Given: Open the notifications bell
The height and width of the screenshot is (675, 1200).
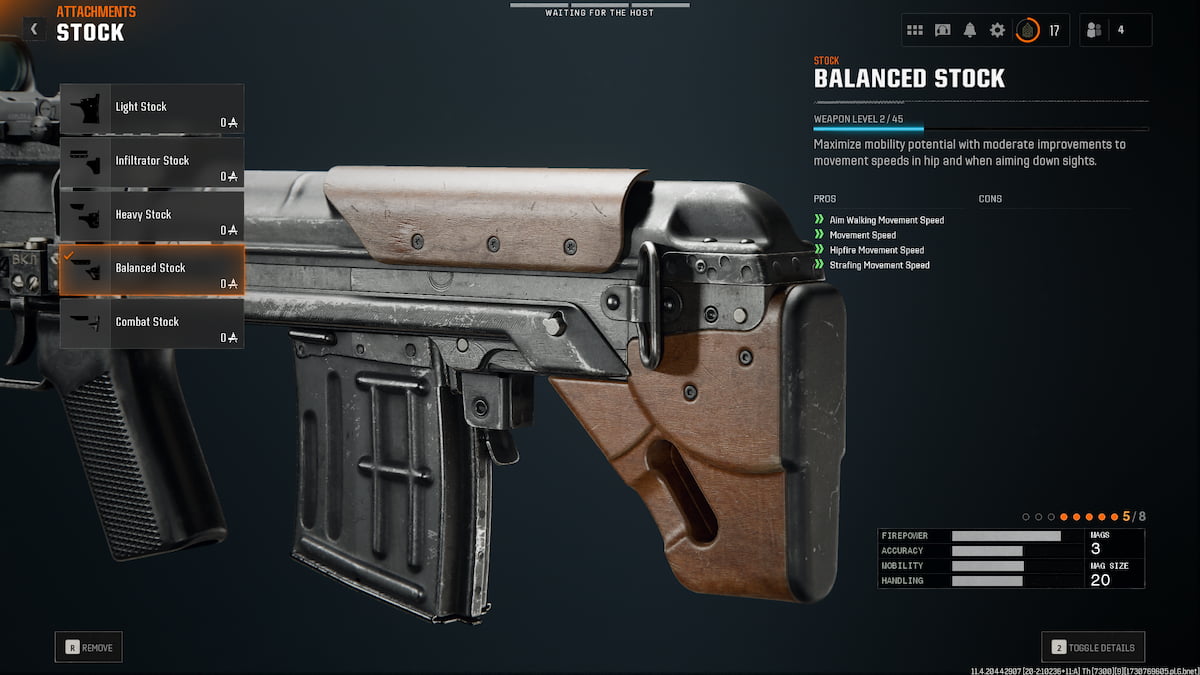Looking at the screenshot, I should click(969, 30).
